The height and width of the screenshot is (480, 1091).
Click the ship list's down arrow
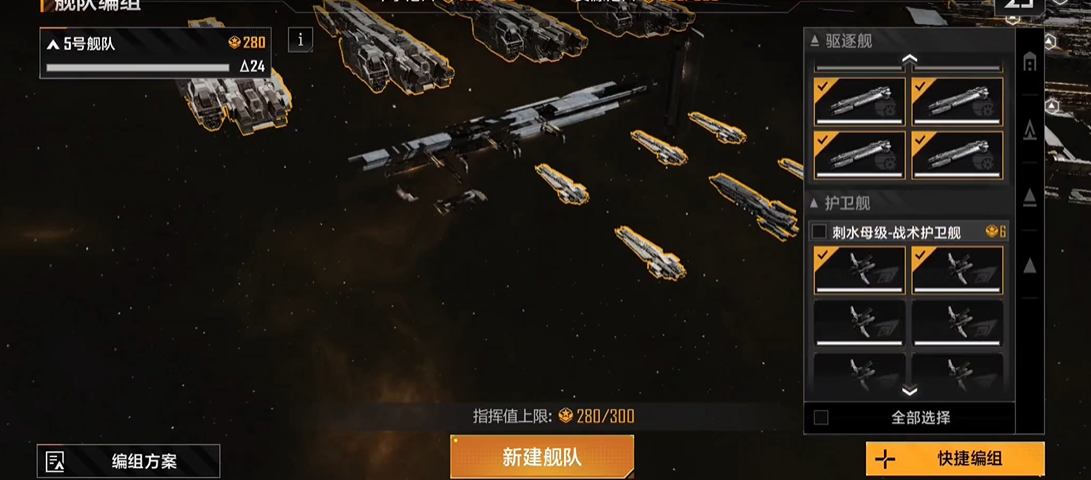909,391
